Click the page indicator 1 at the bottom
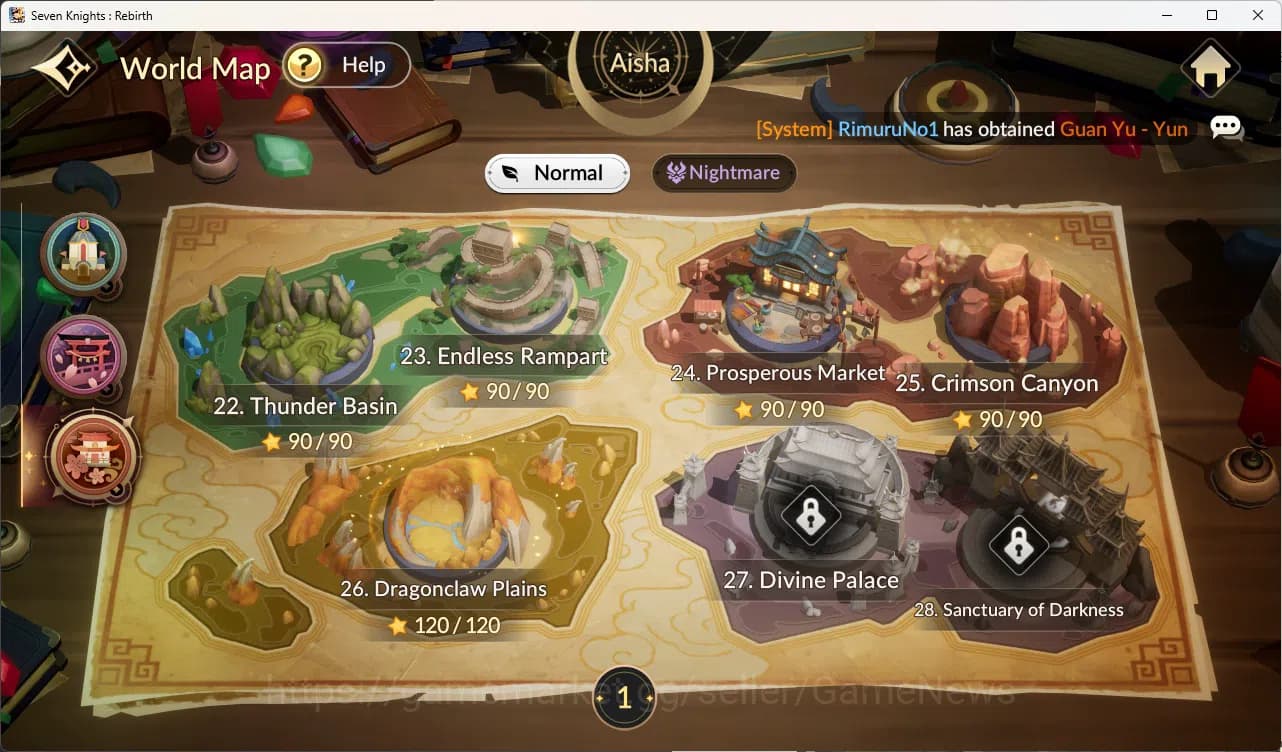The width and height of the screenshot is (1282, 752). 624,699
